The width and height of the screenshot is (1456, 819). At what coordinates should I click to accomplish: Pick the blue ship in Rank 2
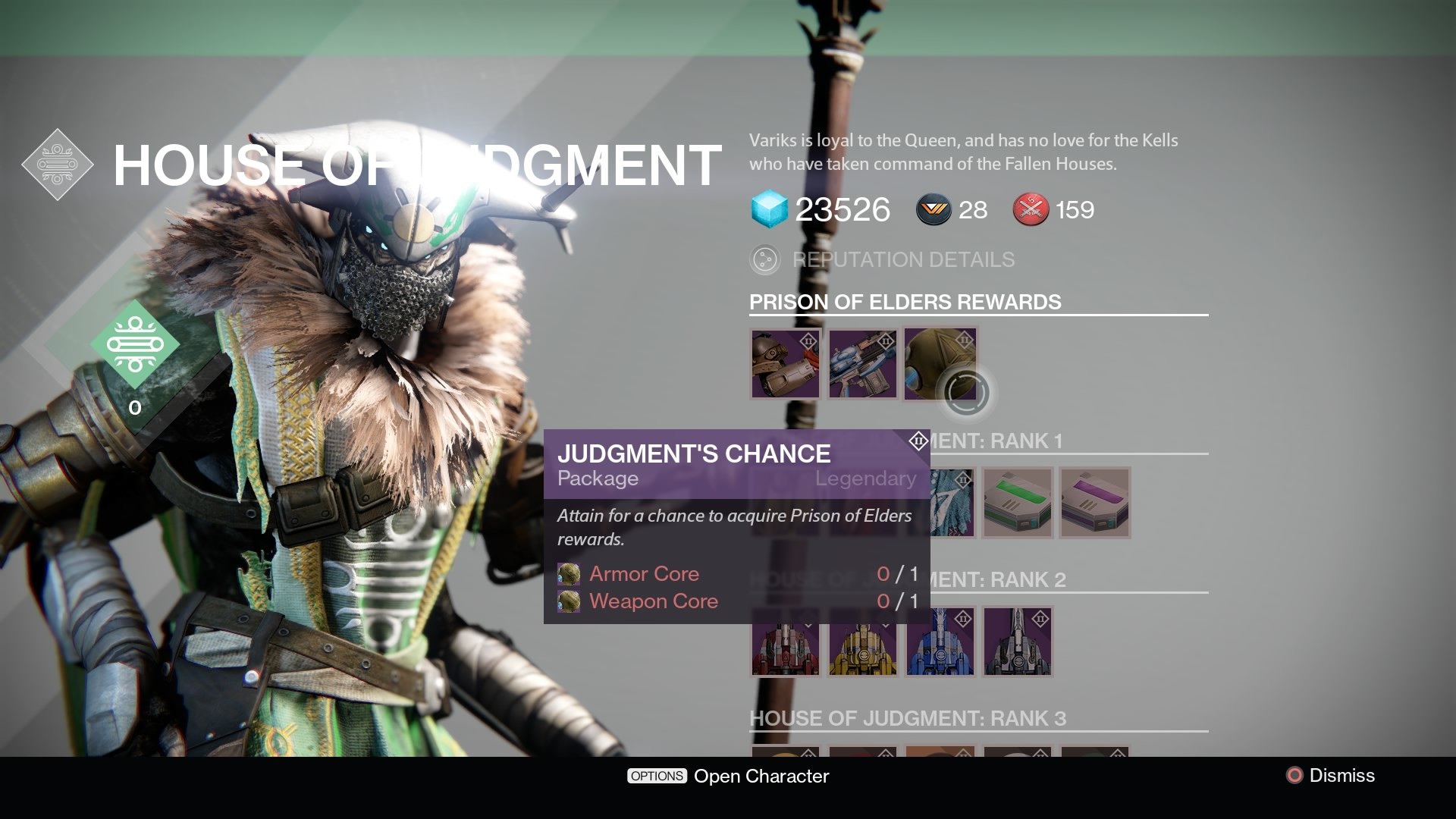point(940,642)
